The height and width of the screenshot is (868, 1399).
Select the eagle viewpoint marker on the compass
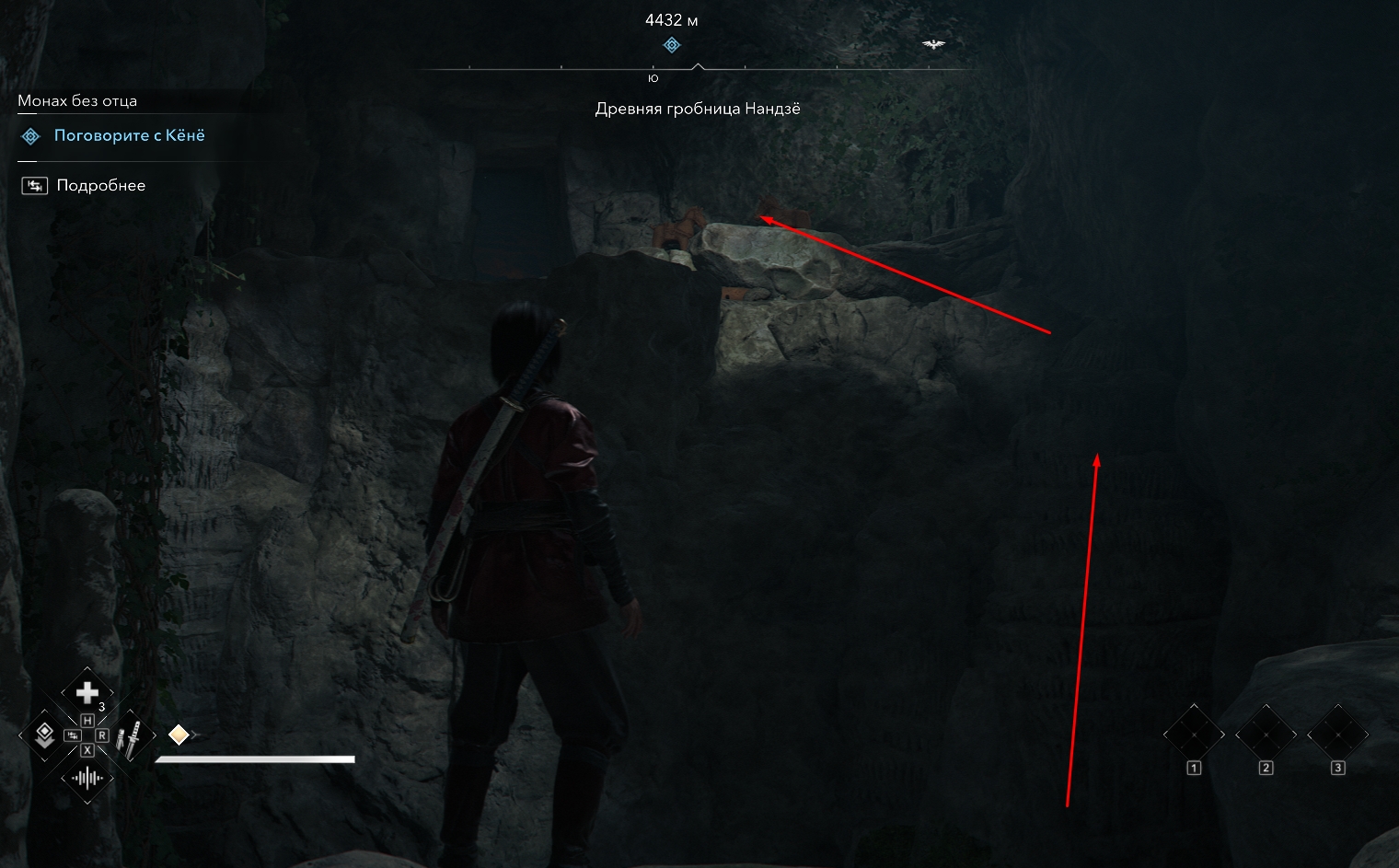pyautogui.click(x=933, y=44)
